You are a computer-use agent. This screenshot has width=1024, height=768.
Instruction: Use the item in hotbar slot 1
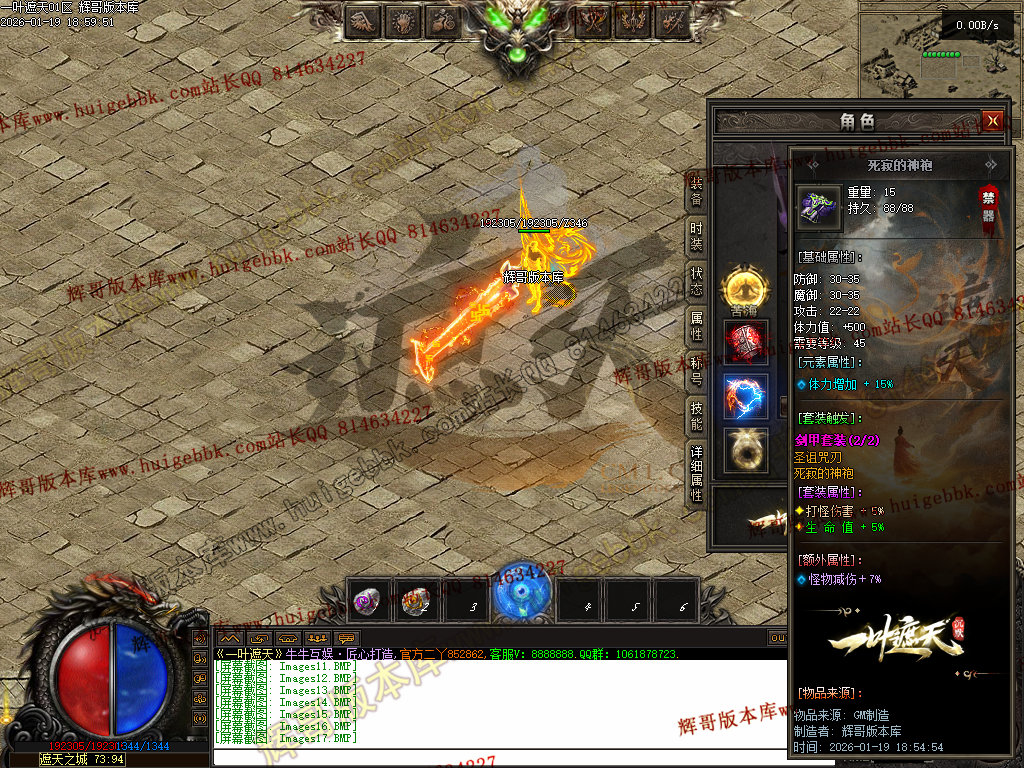(x=367, y=601)
